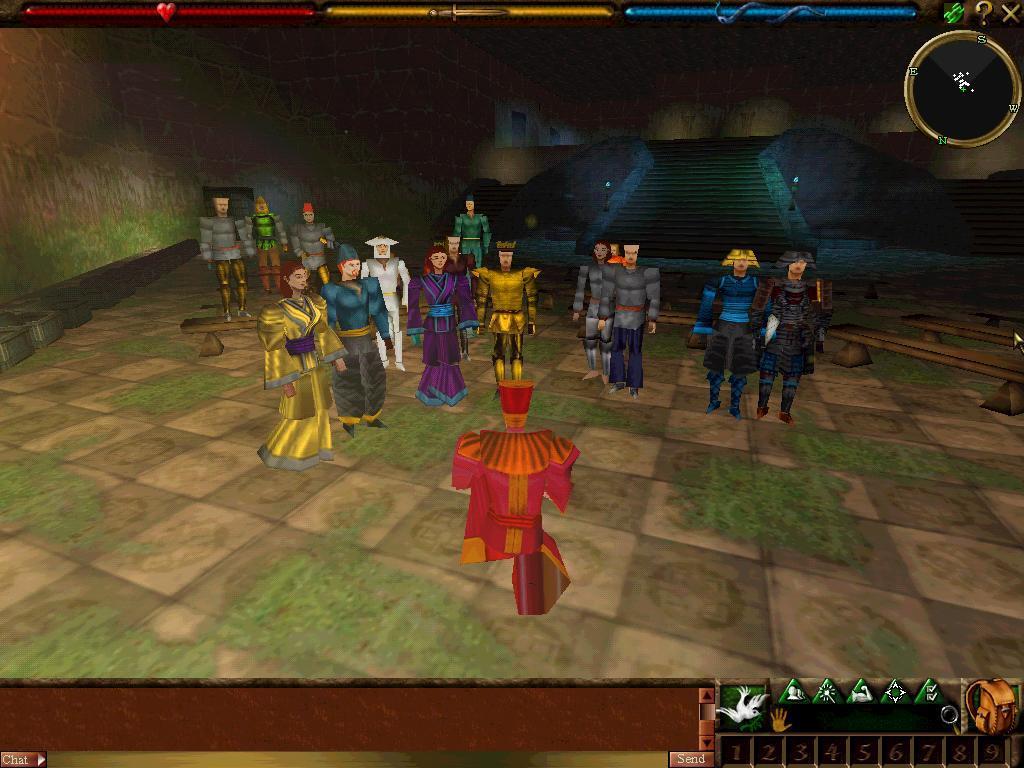Select quick slot number 1
The width and height of the screenshot is (1024, 768).
736,752
